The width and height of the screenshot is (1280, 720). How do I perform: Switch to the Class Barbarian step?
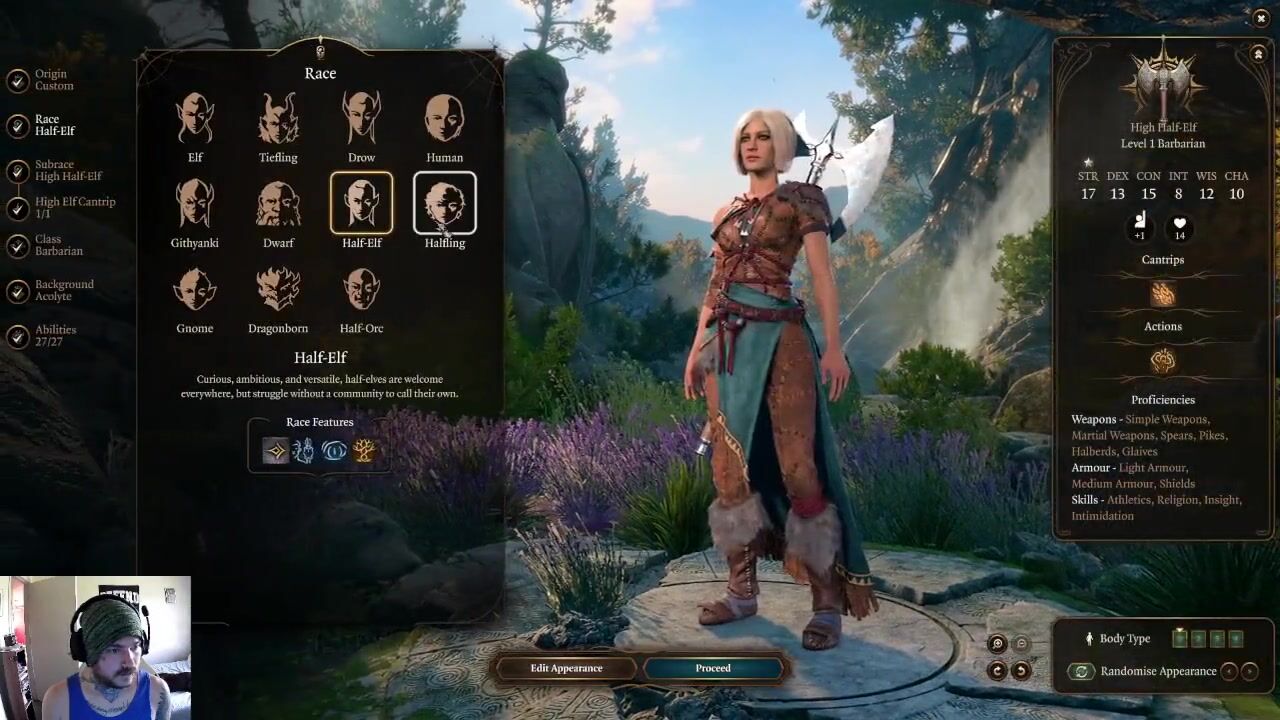(57, 245)
